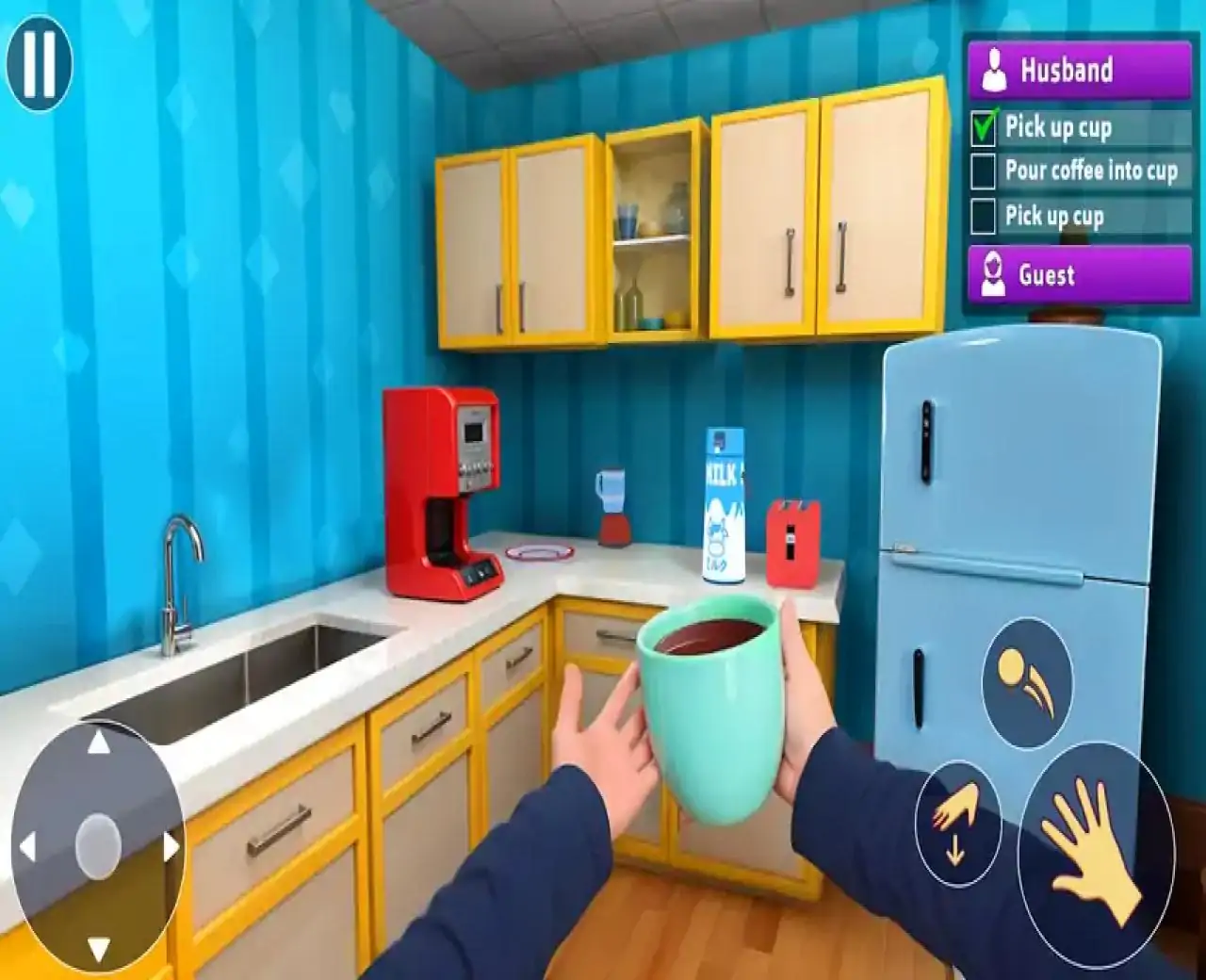Check the 'Pour coffee into cup' objective checkbox
Viewport: 1206px width, 980px height.
click(985, 170)
